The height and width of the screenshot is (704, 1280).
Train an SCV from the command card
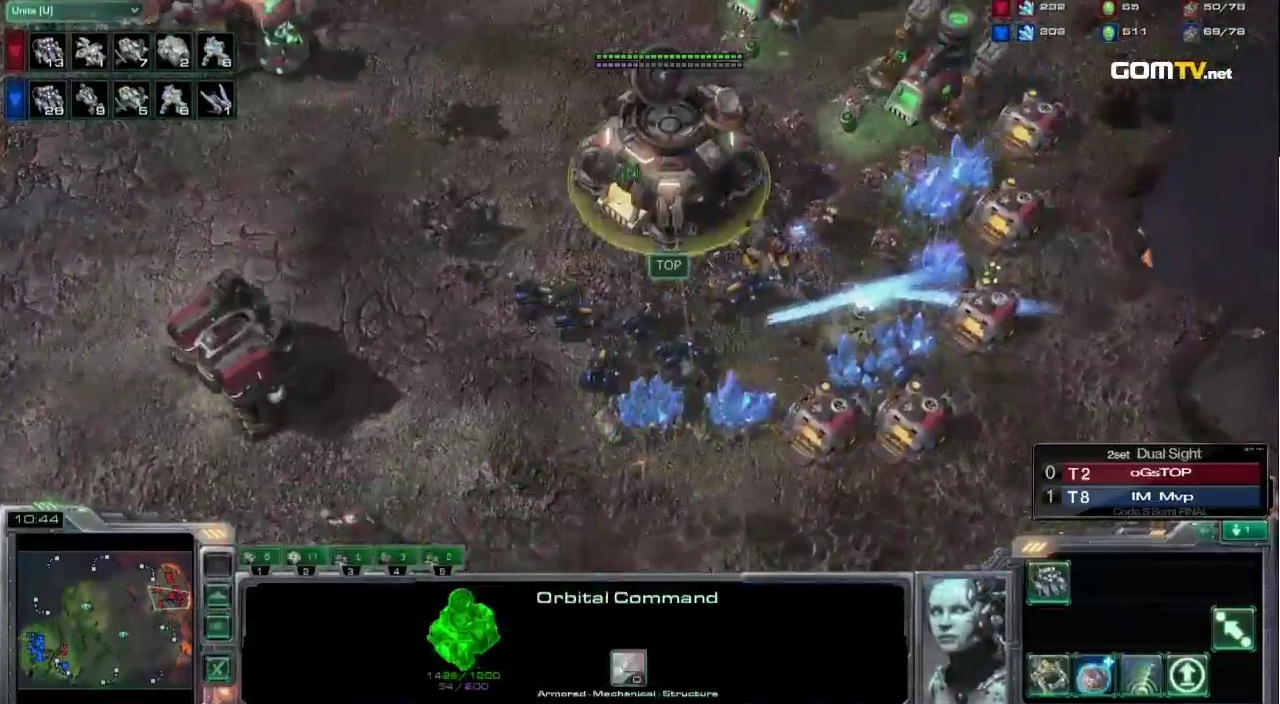1048,582
